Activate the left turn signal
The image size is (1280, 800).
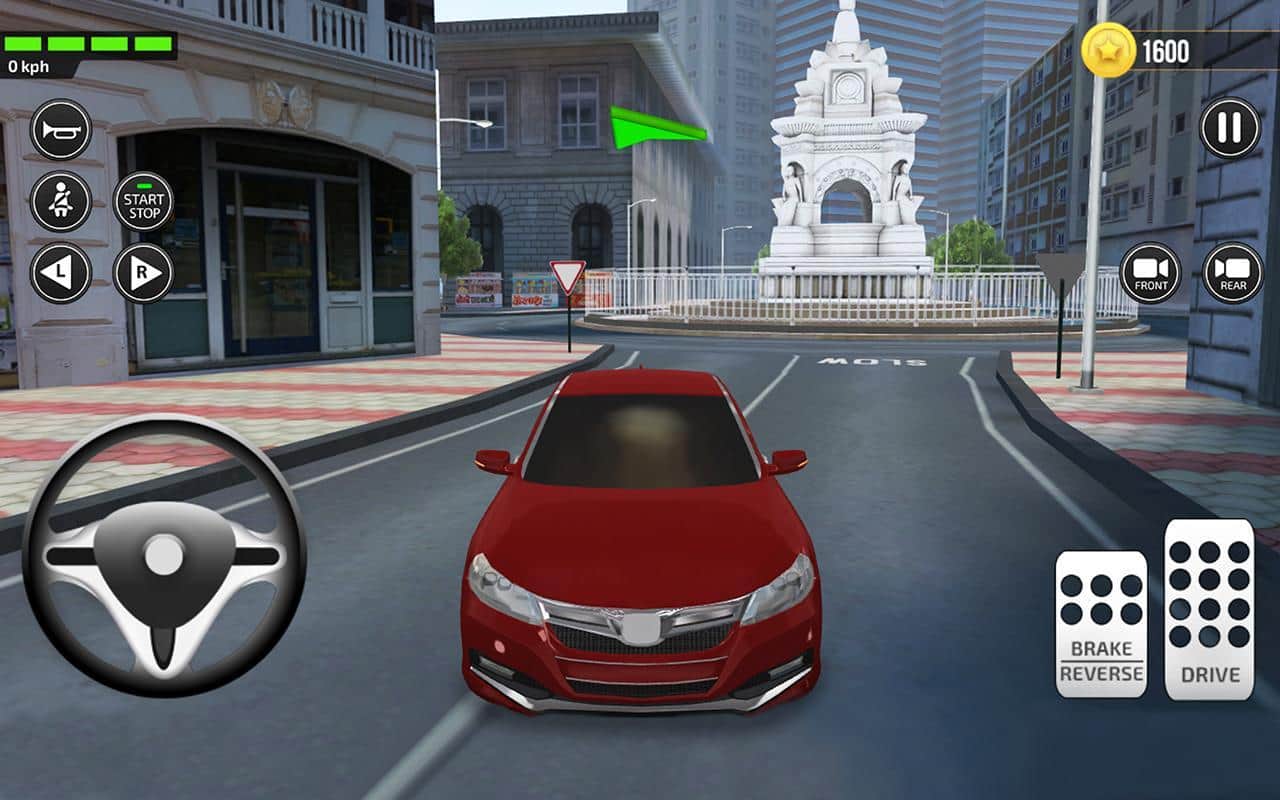coord(61,273)
